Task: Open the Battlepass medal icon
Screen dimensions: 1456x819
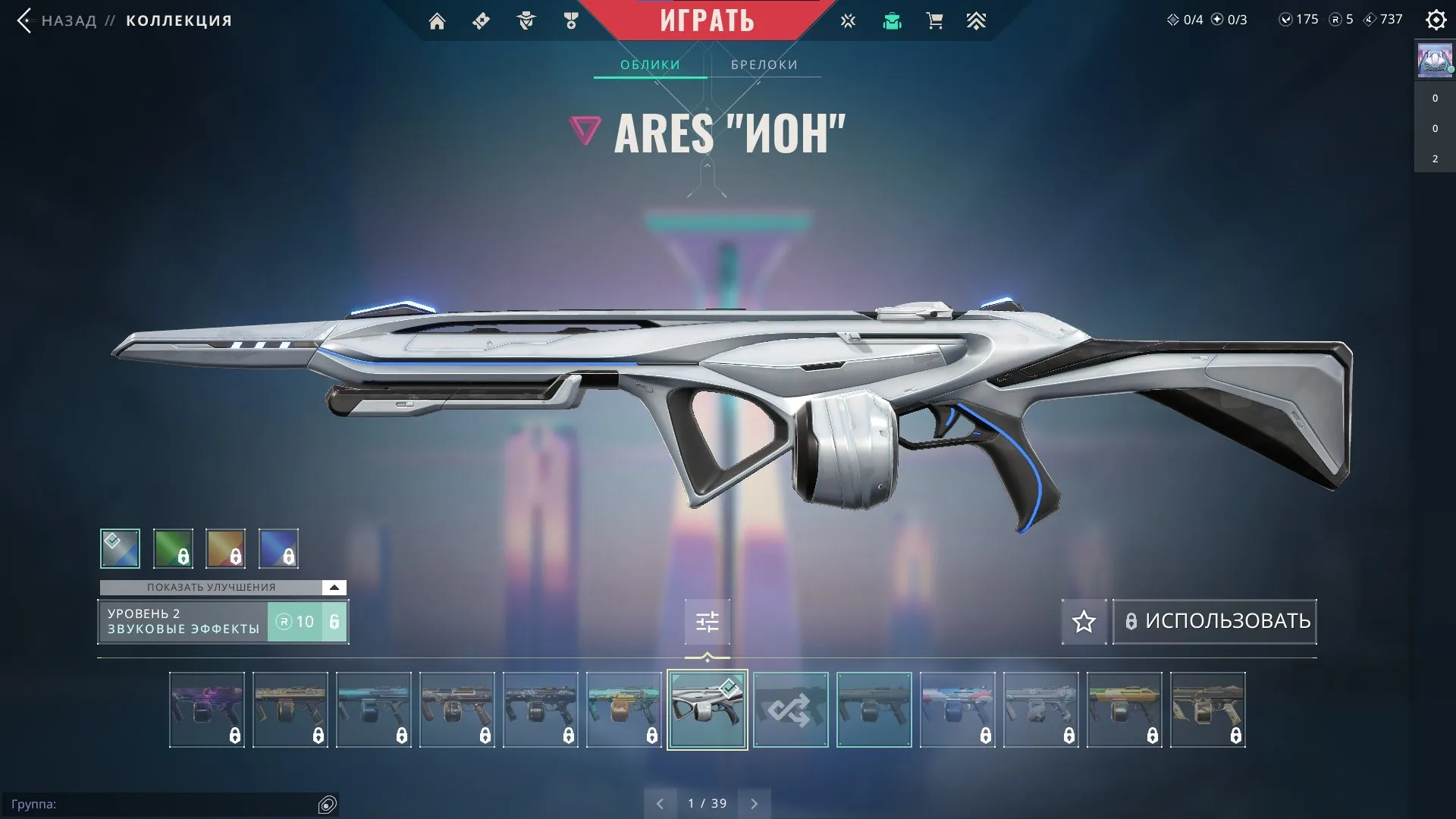Action: coord(571,20)
